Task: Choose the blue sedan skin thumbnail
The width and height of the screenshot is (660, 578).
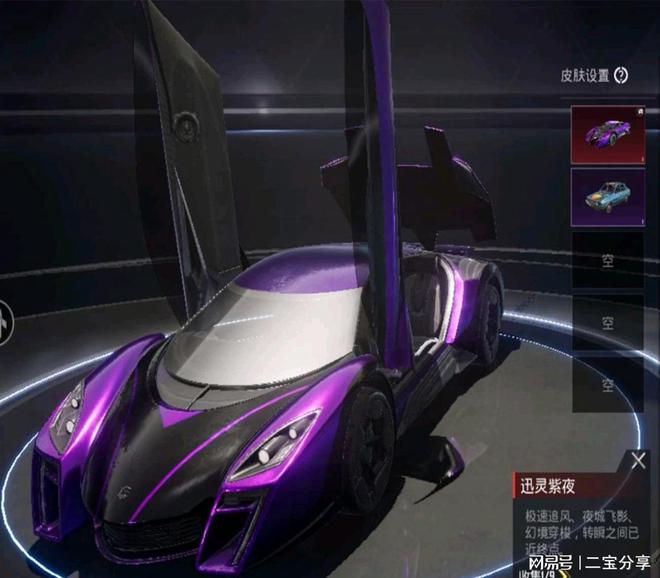Action: [607, 195]
